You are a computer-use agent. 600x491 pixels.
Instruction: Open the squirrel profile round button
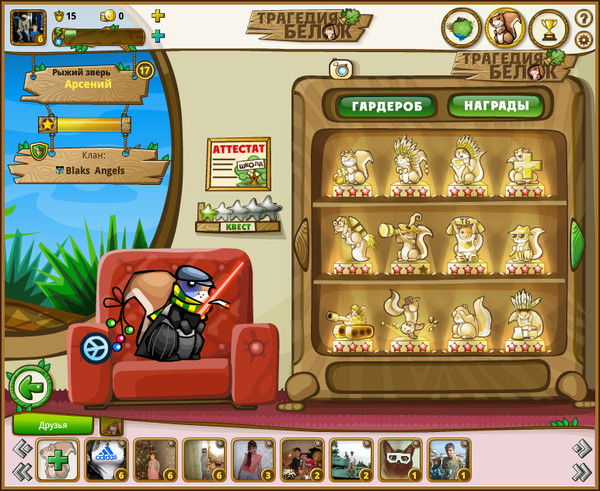pyautogui.click(x=505, y=27)
